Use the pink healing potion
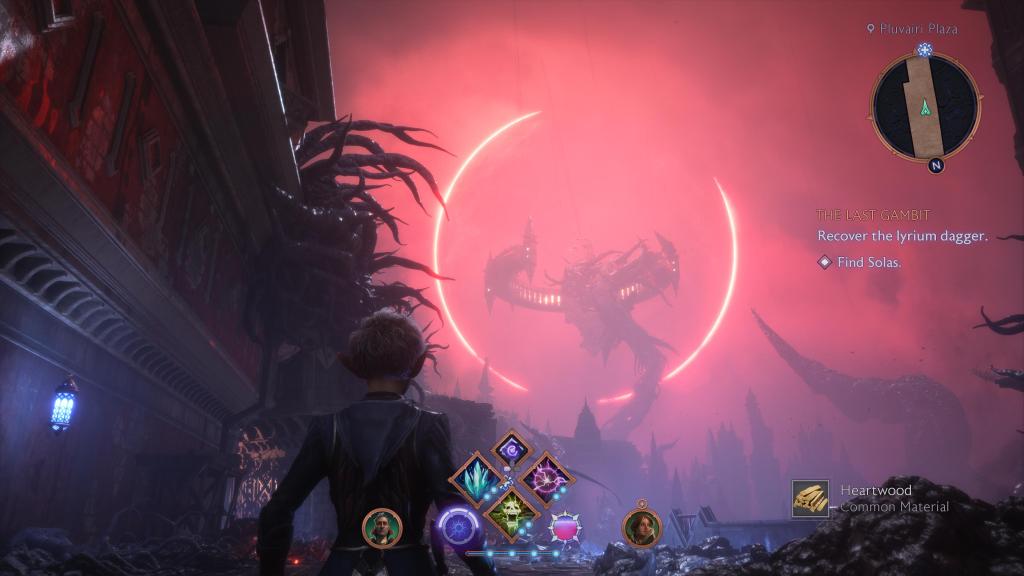 click(567, 527)
